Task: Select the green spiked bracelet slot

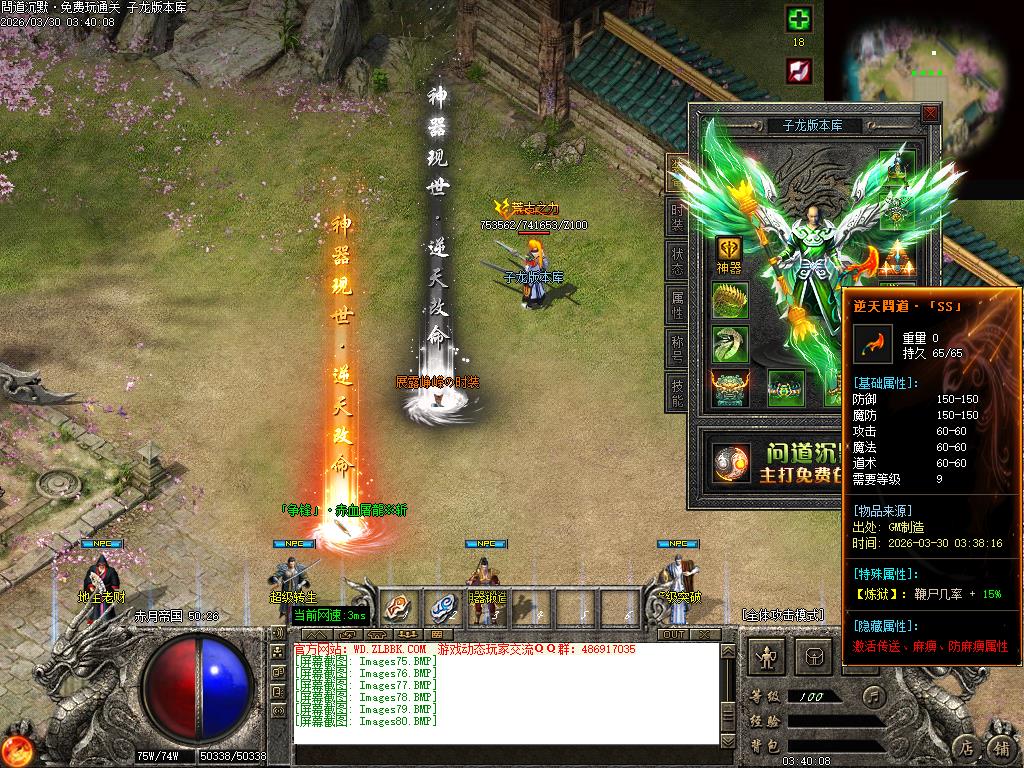Action: (x=729, y=300)
